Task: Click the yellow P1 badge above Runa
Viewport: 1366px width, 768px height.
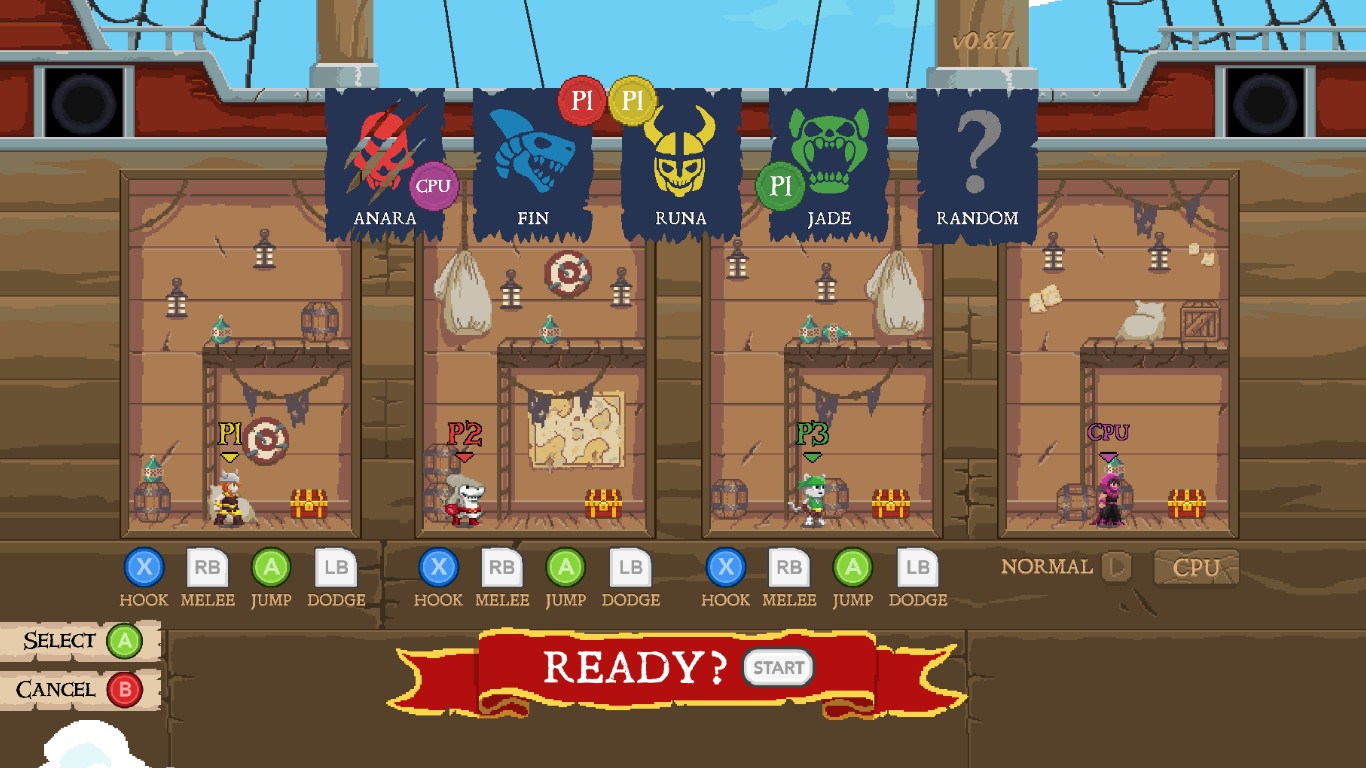Action: (x=631, y=100)
